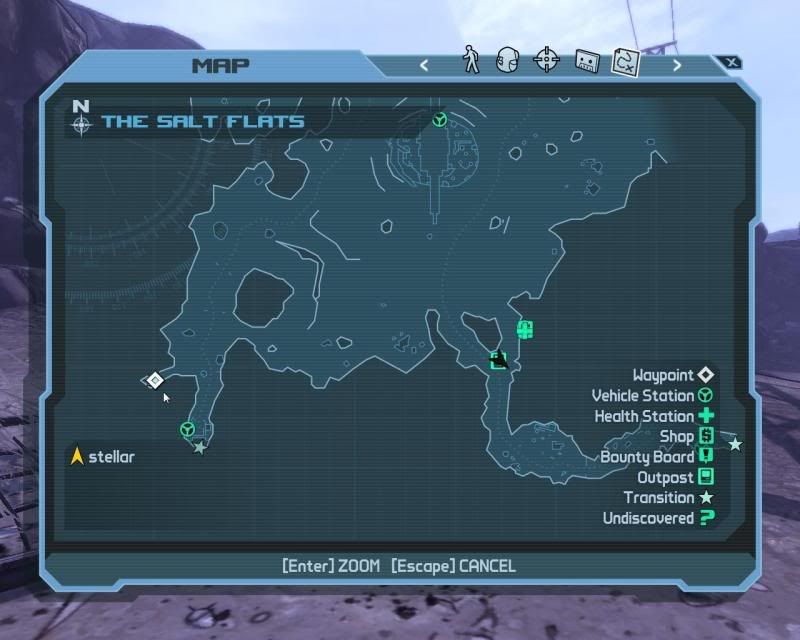The image size is (800, 640).
Task: Open the character tab with walking figure
Action: [x=472, y=61]
